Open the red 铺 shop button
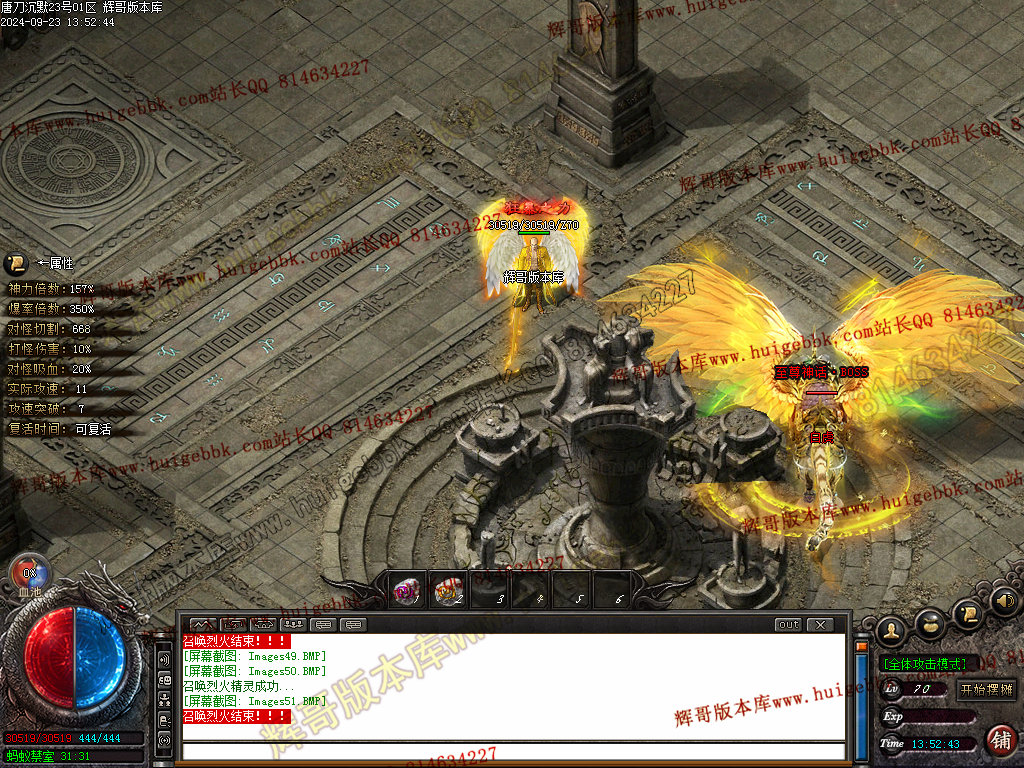1024x768 pixels. [x=1000, y=740]
